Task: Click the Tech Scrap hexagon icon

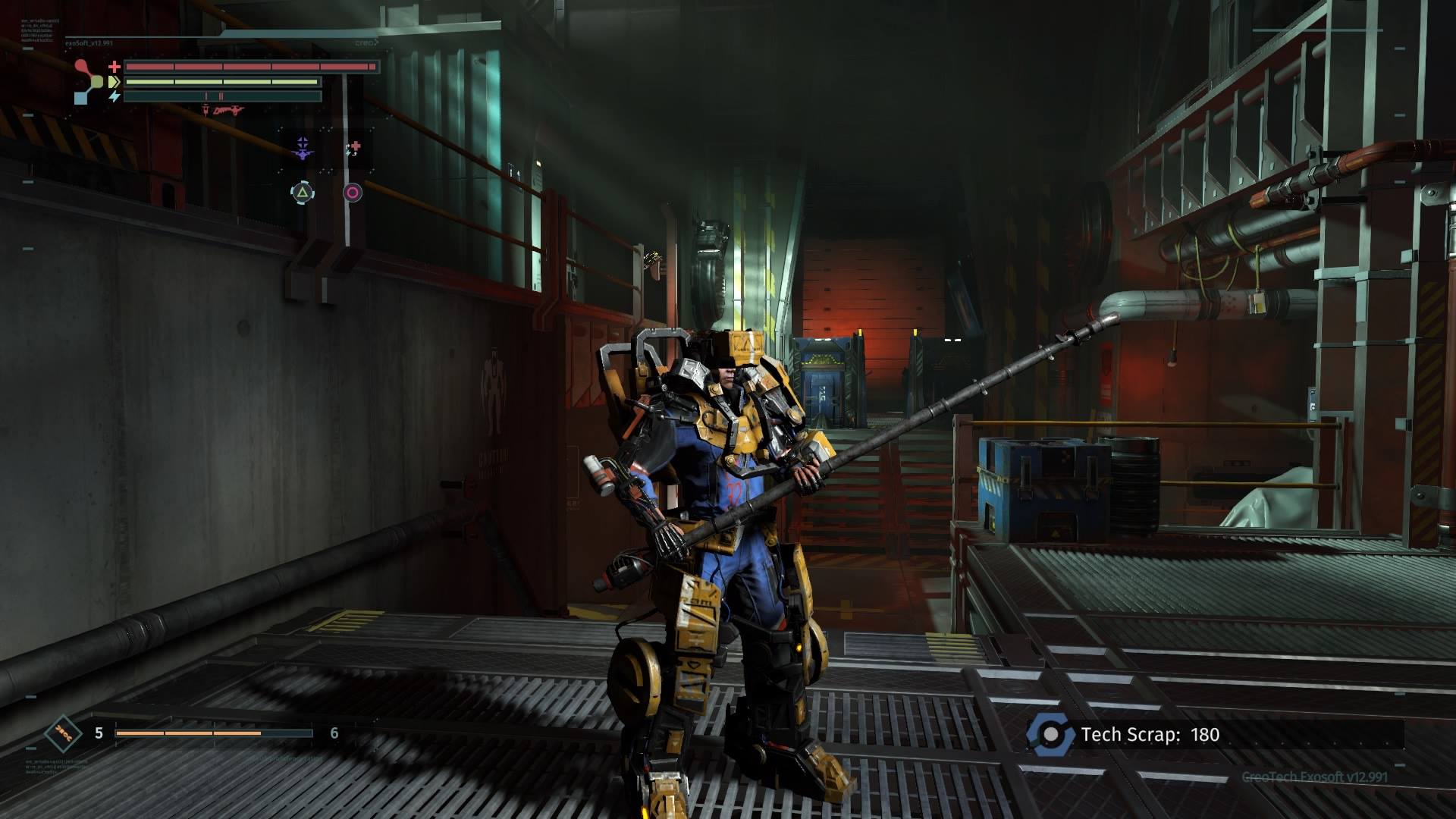Action: (1050, 734)
